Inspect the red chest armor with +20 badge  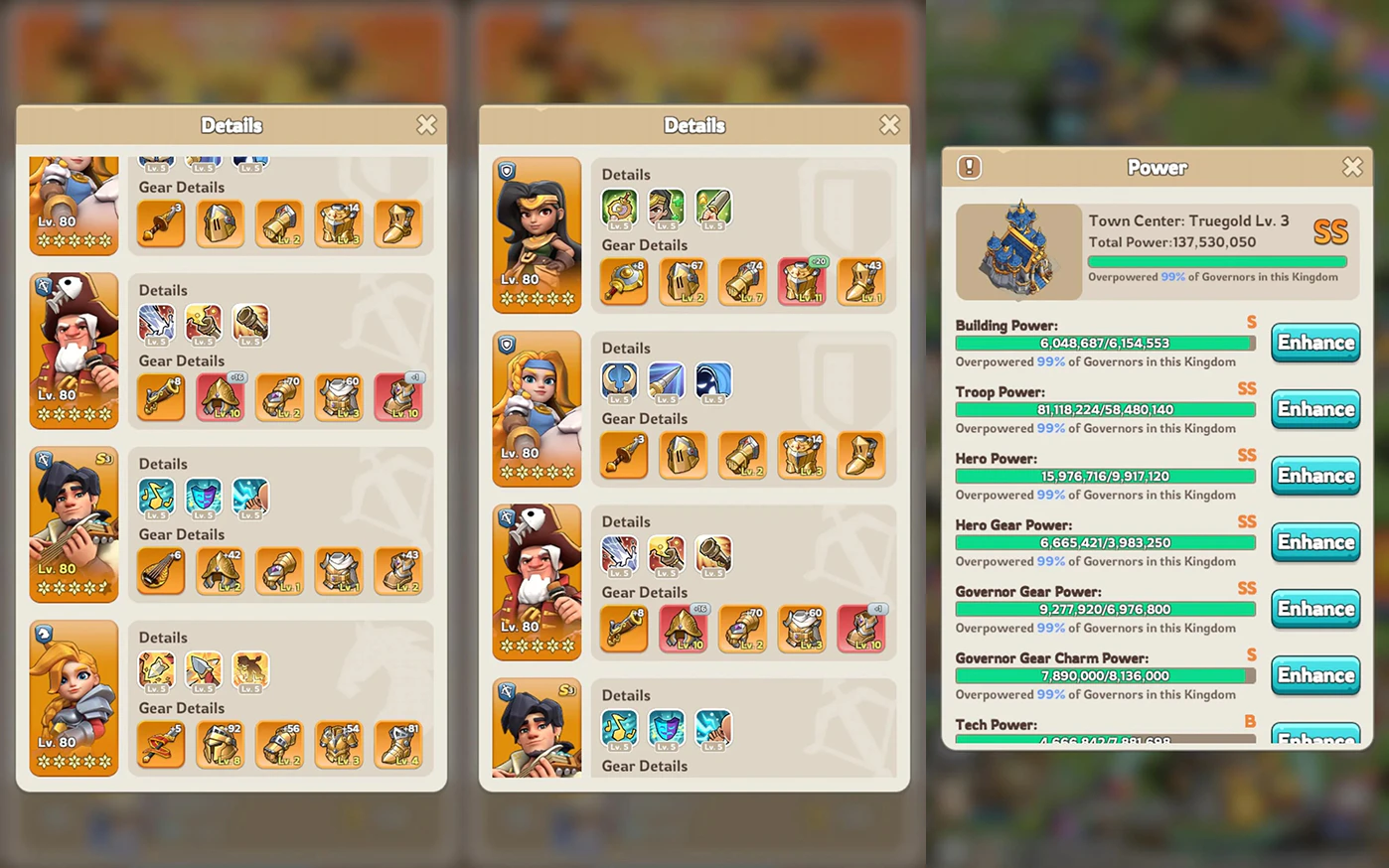(802, 282)
